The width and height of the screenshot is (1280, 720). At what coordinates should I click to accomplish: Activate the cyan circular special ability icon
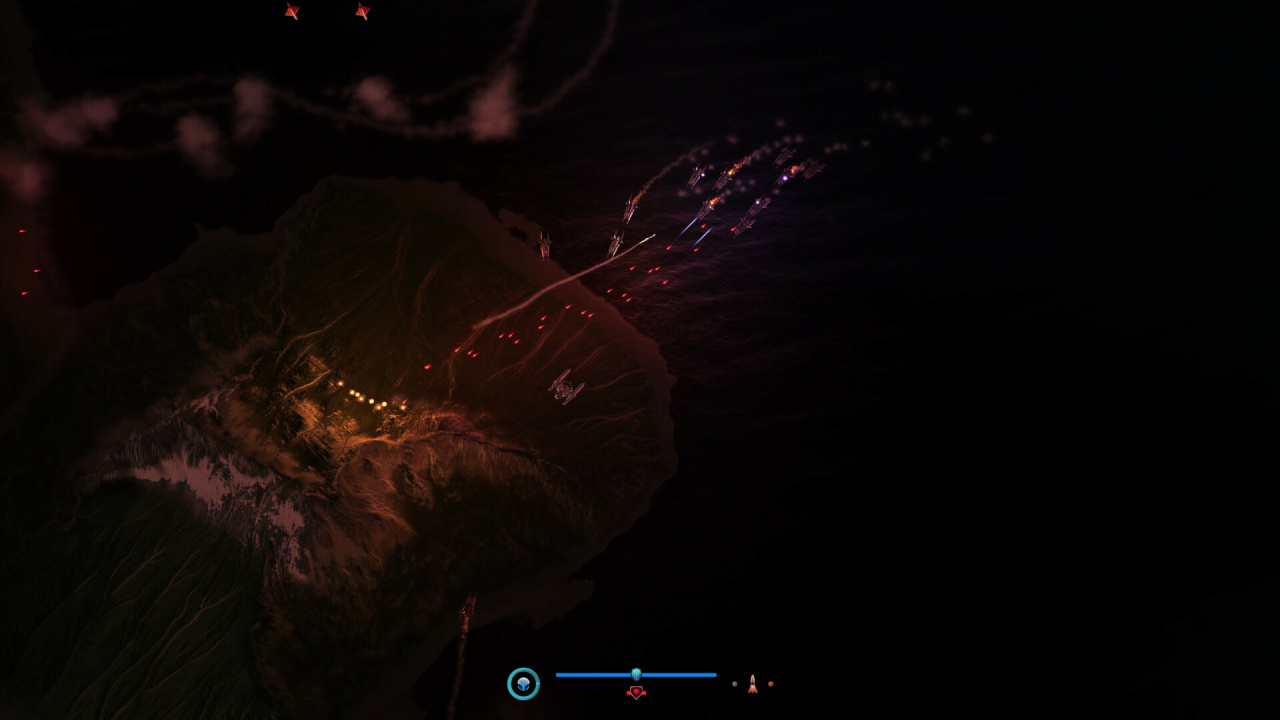point(523,684)
